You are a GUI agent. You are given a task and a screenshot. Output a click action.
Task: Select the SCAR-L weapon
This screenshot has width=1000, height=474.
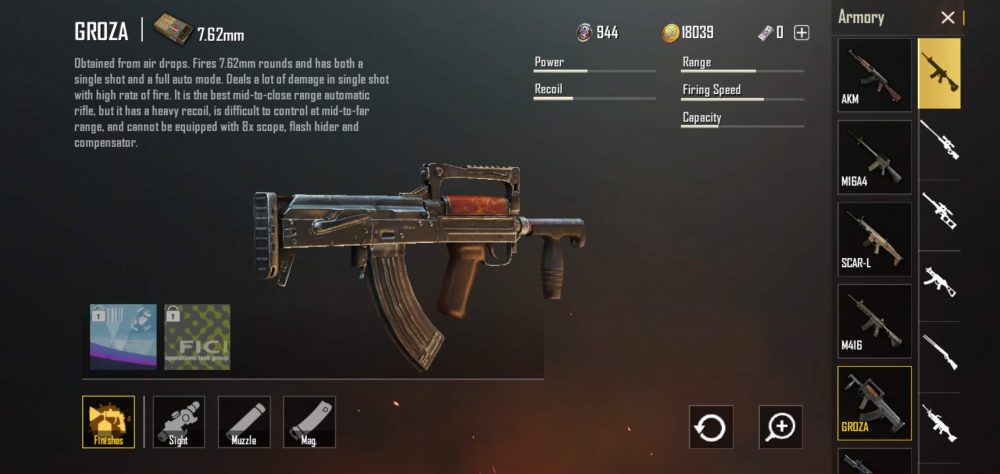[874, 238]
